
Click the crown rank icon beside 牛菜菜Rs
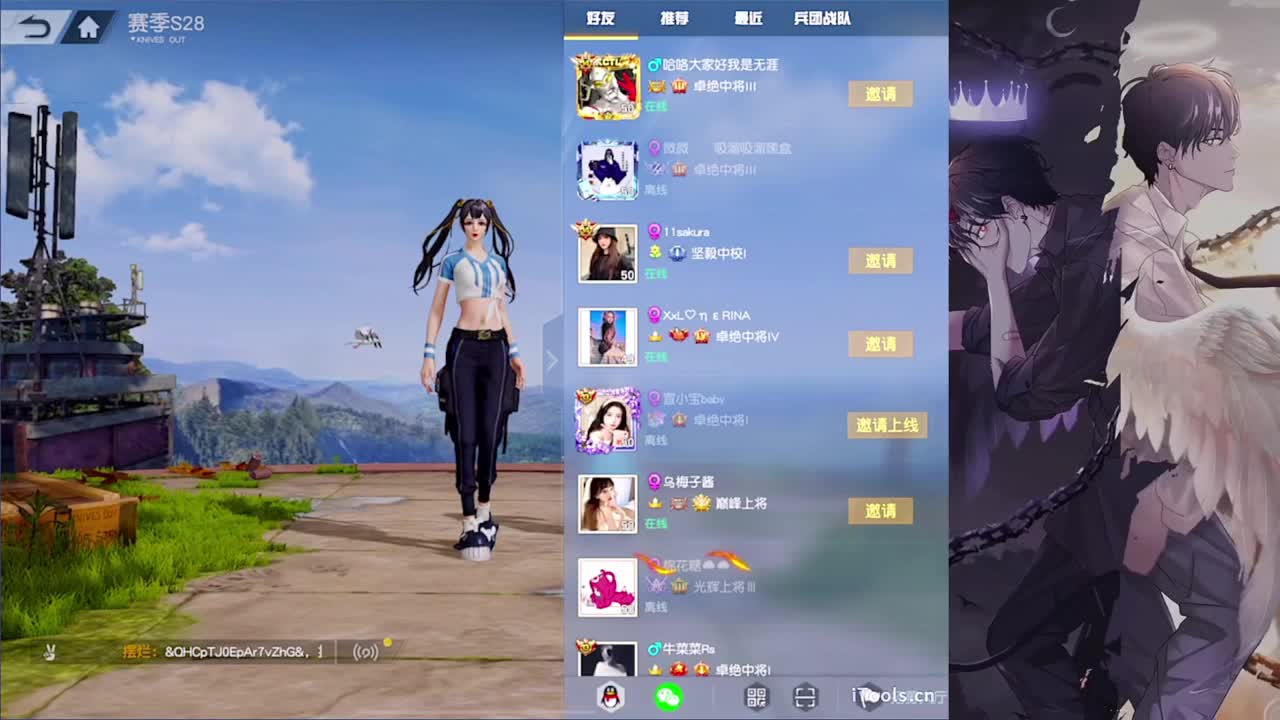click(656, 669)
